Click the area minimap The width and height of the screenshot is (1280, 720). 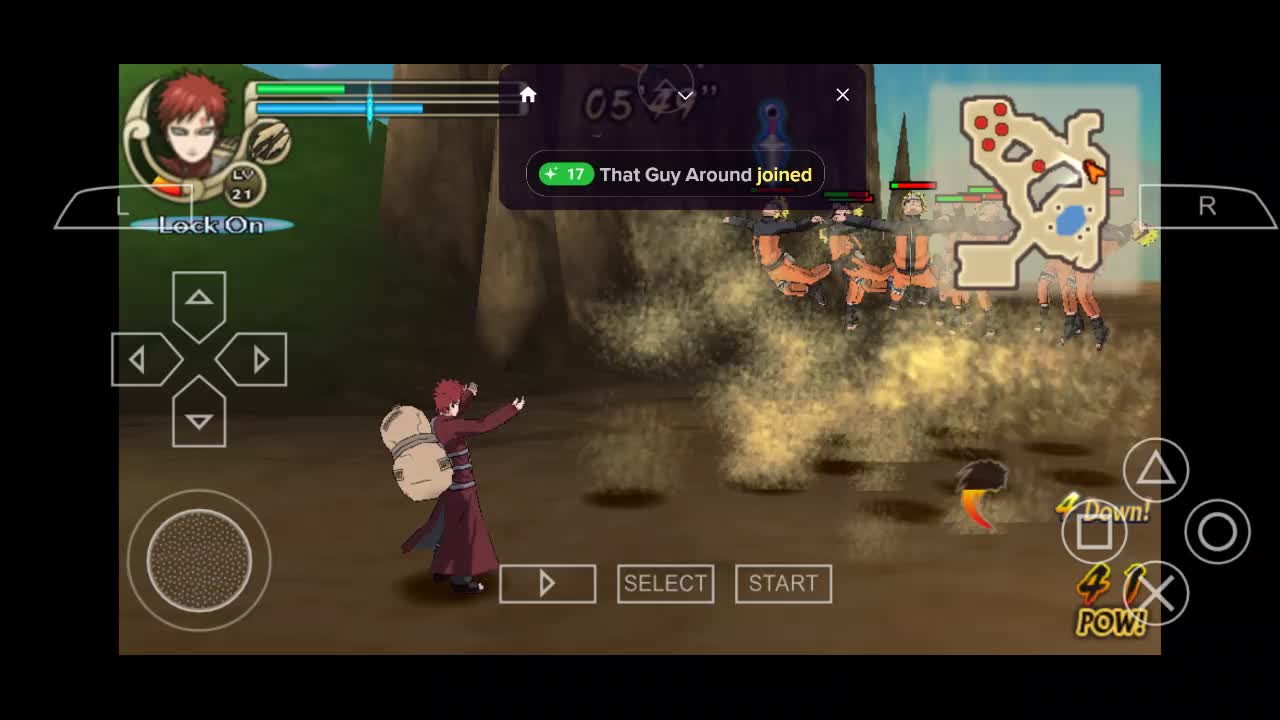[x=1034, y=190]
